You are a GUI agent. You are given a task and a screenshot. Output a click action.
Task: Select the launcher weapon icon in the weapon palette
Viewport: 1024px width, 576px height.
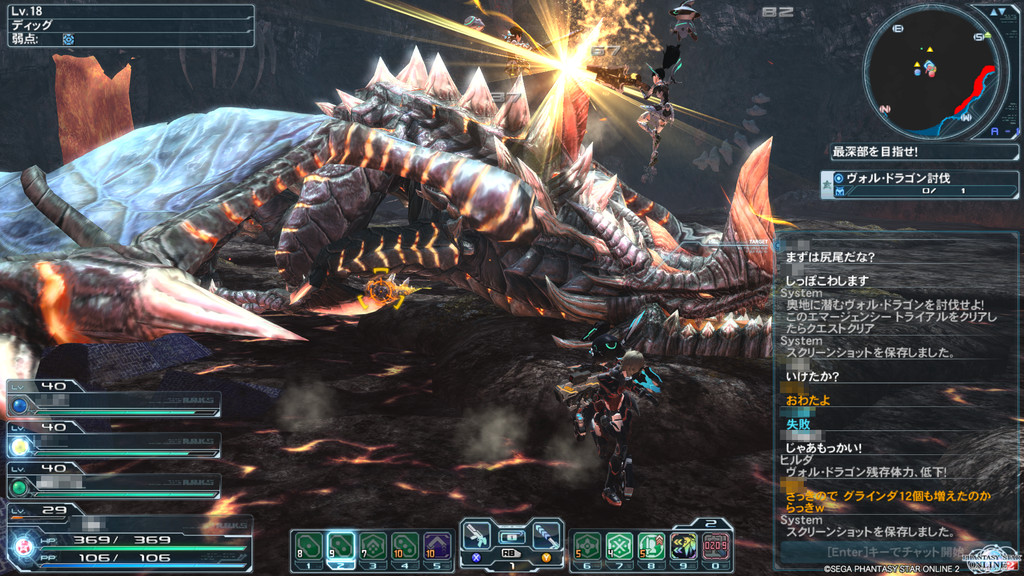(x=545, y=534)
